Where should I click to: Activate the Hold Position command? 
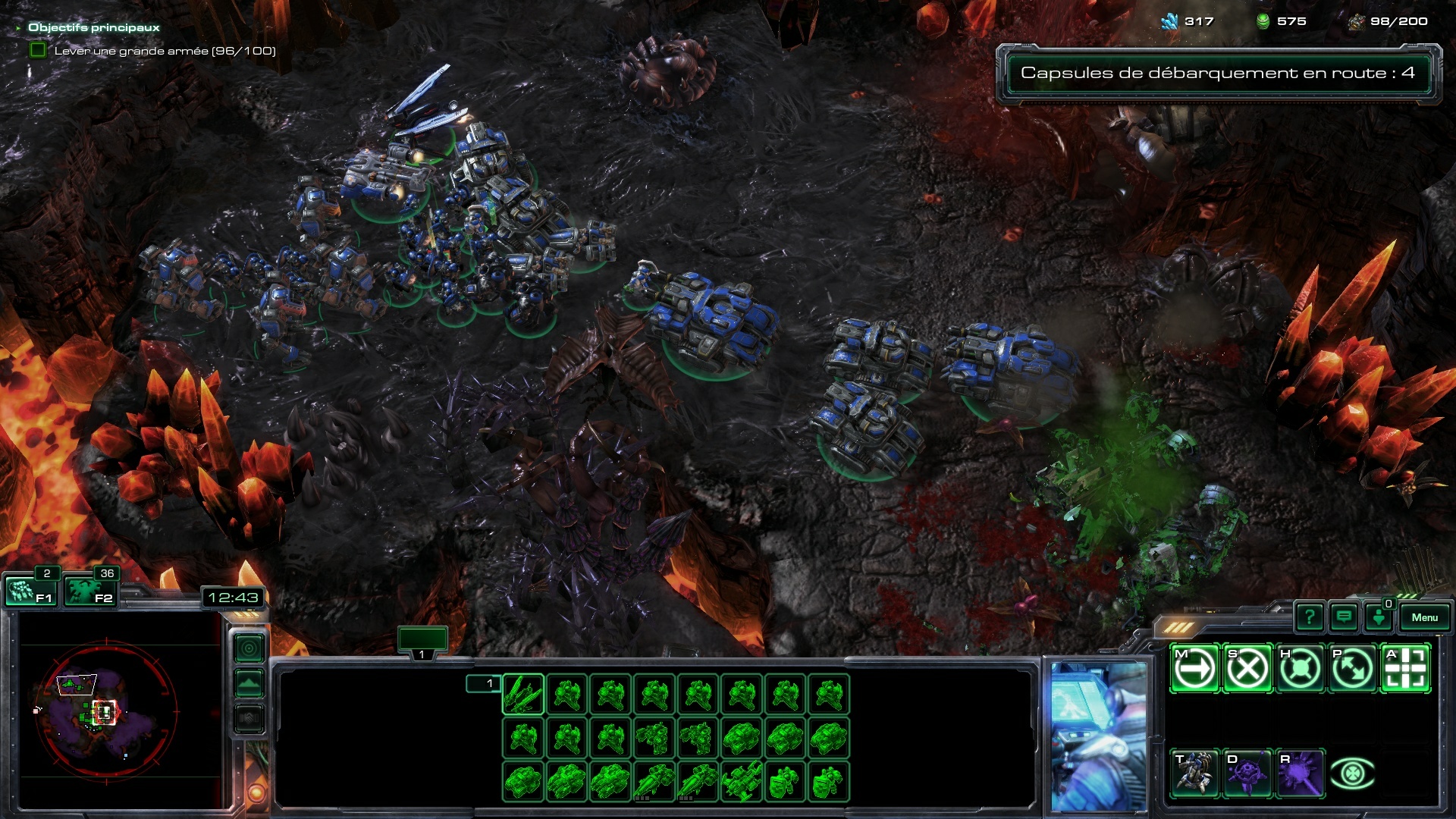1300,669
